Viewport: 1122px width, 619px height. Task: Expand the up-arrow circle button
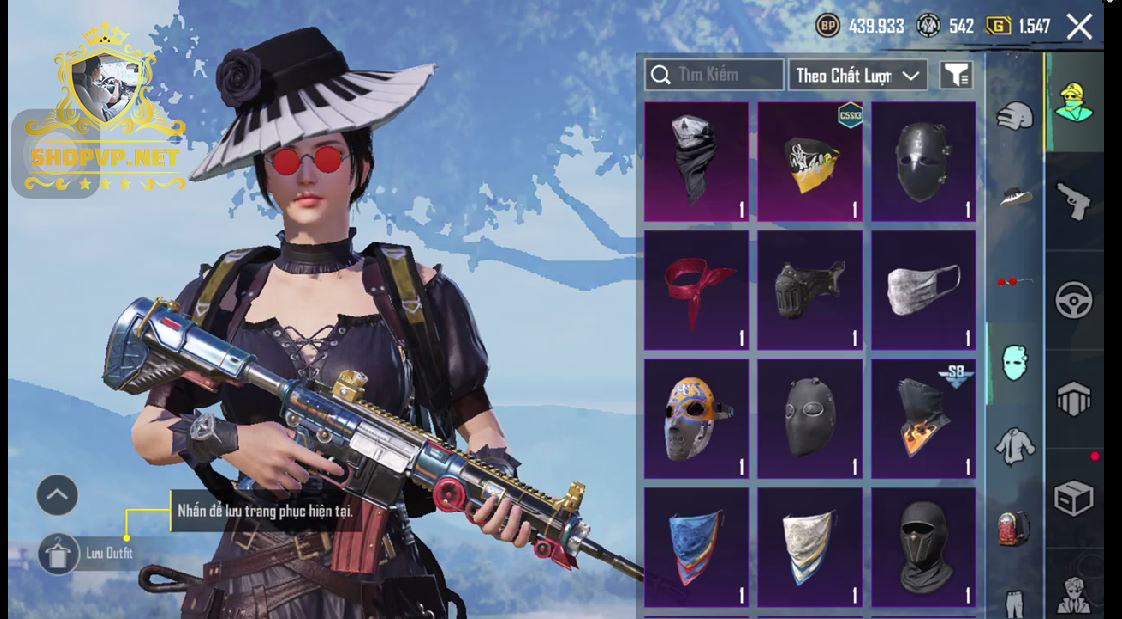57,494
